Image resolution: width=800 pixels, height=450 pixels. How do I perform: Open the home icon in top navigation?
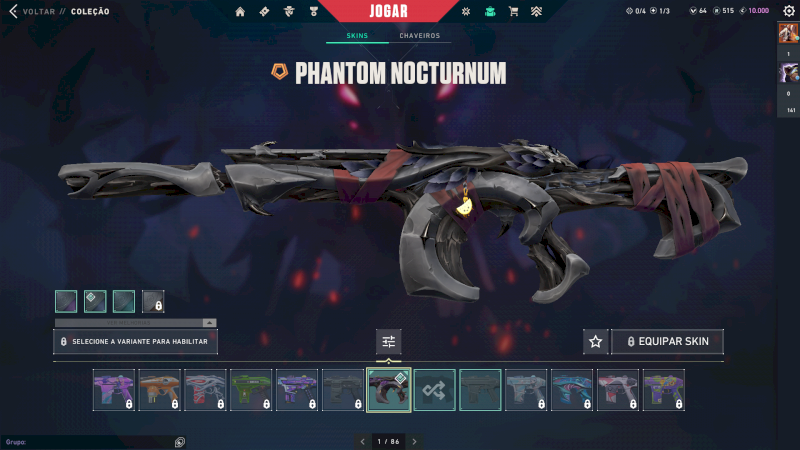240,12
